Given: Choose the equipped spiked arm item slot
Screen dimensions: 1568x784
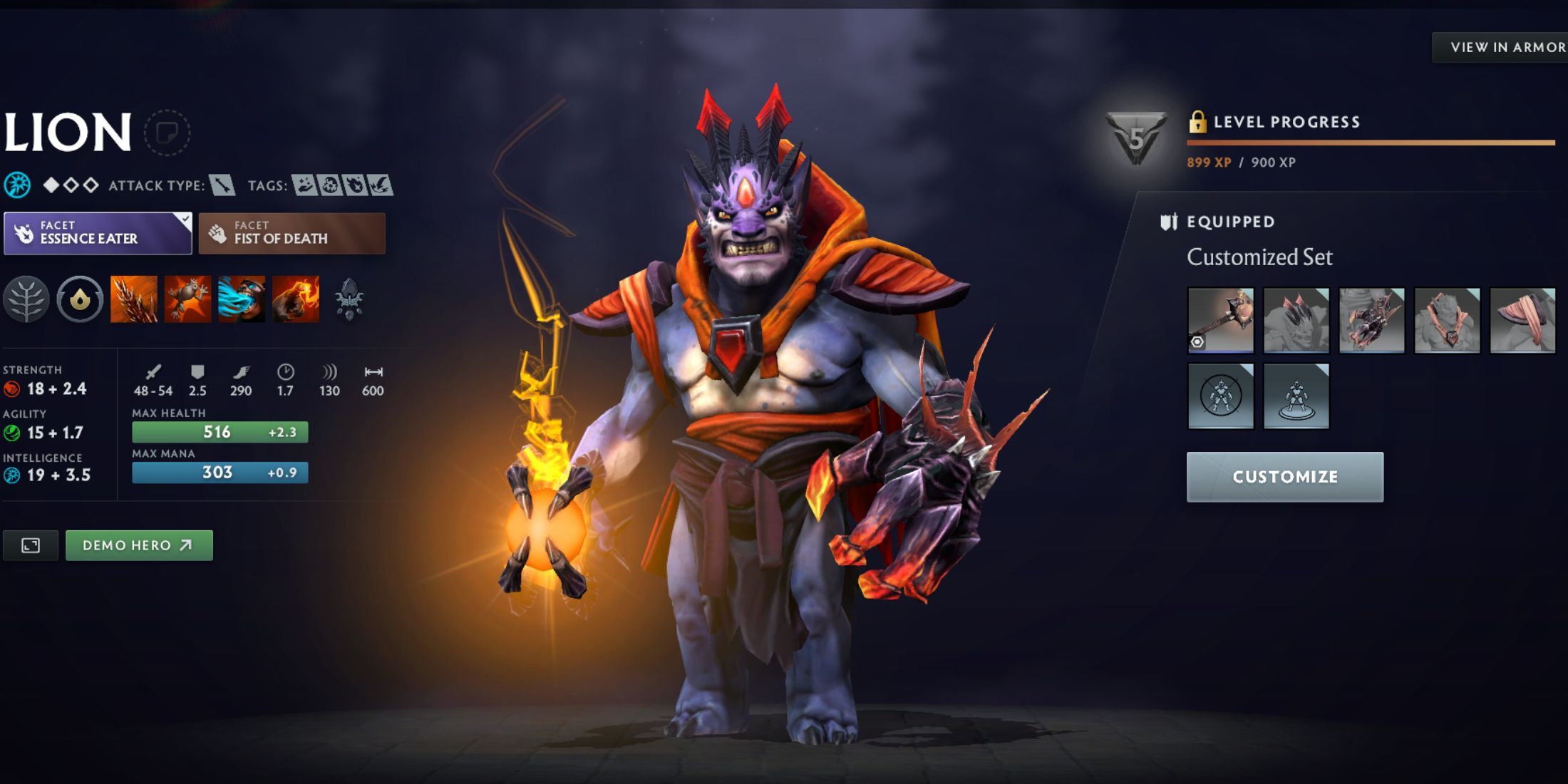Looking at the screenshot, I should pyautogui.click(x=1371, y=320).
